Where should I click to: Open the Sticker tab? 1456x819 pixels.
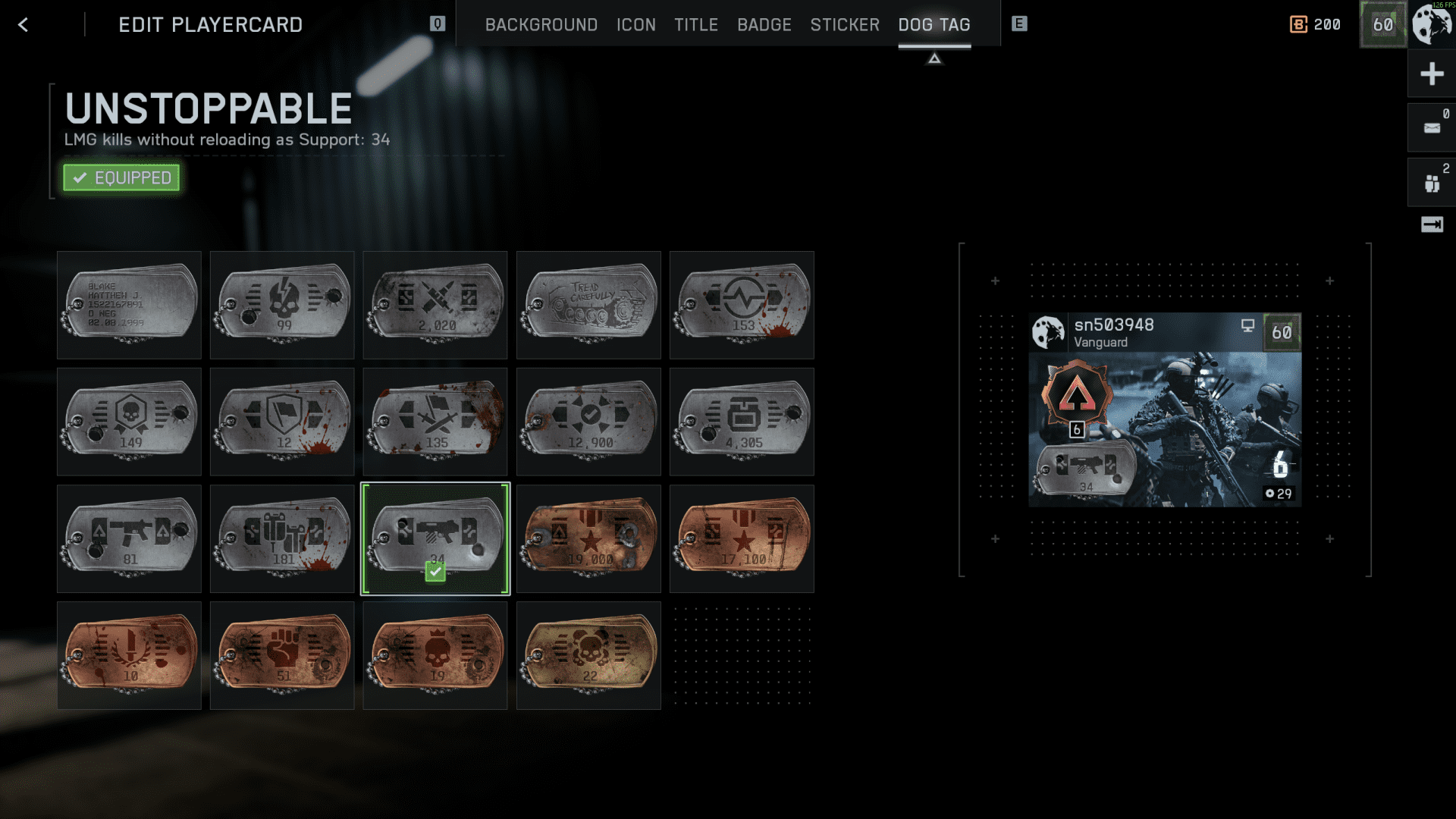[x=845, y=25]
